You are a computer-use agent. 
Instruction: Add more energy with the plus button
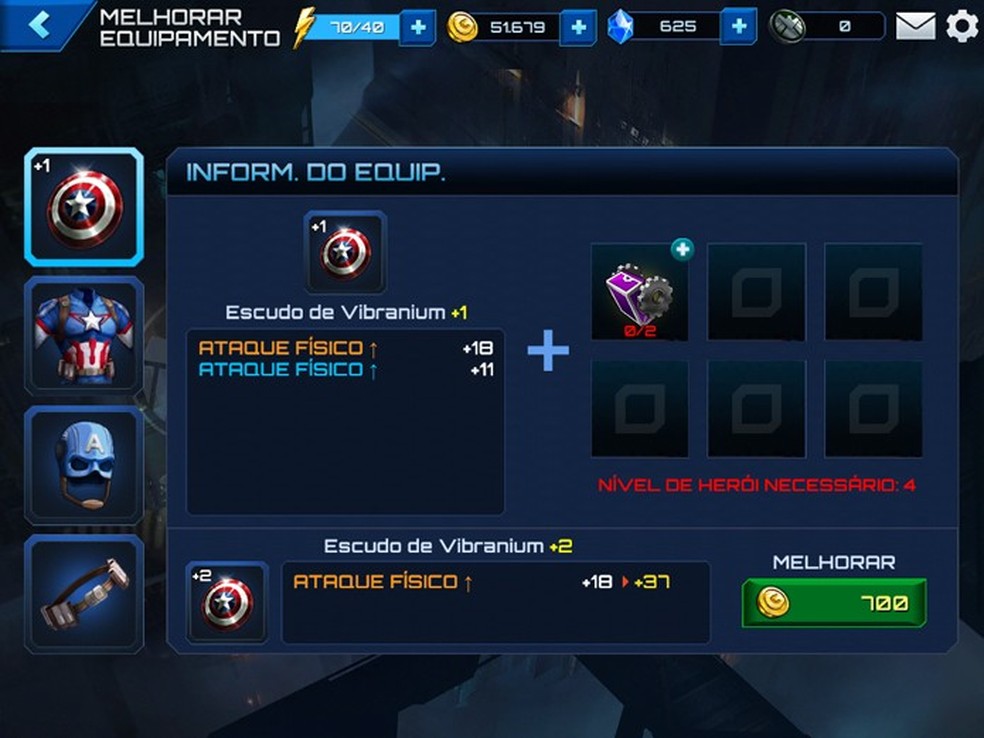pyautogui.click(x=417, y=27)
